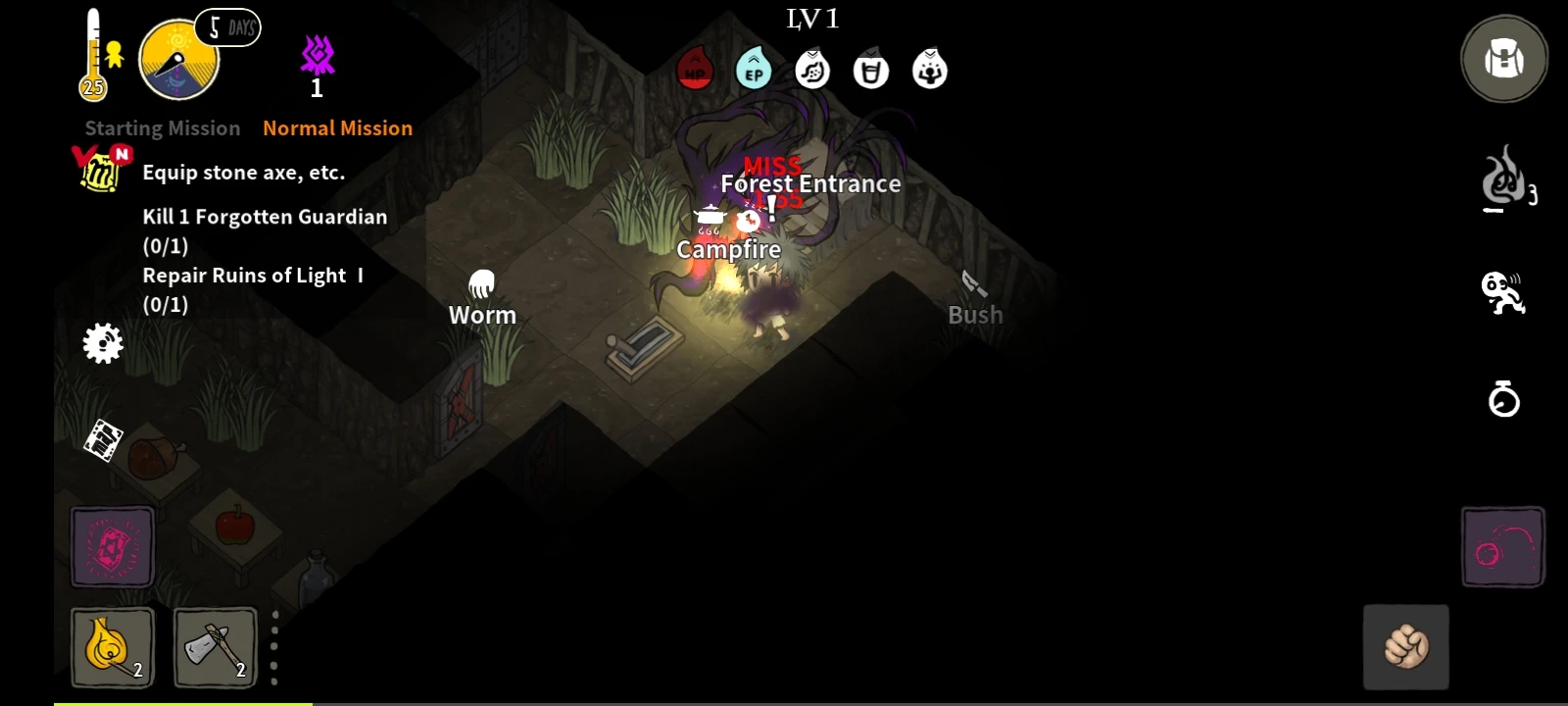Switch to the Normal Mission tab
This screenshot has height=706, width=1568.
point(337,127)
